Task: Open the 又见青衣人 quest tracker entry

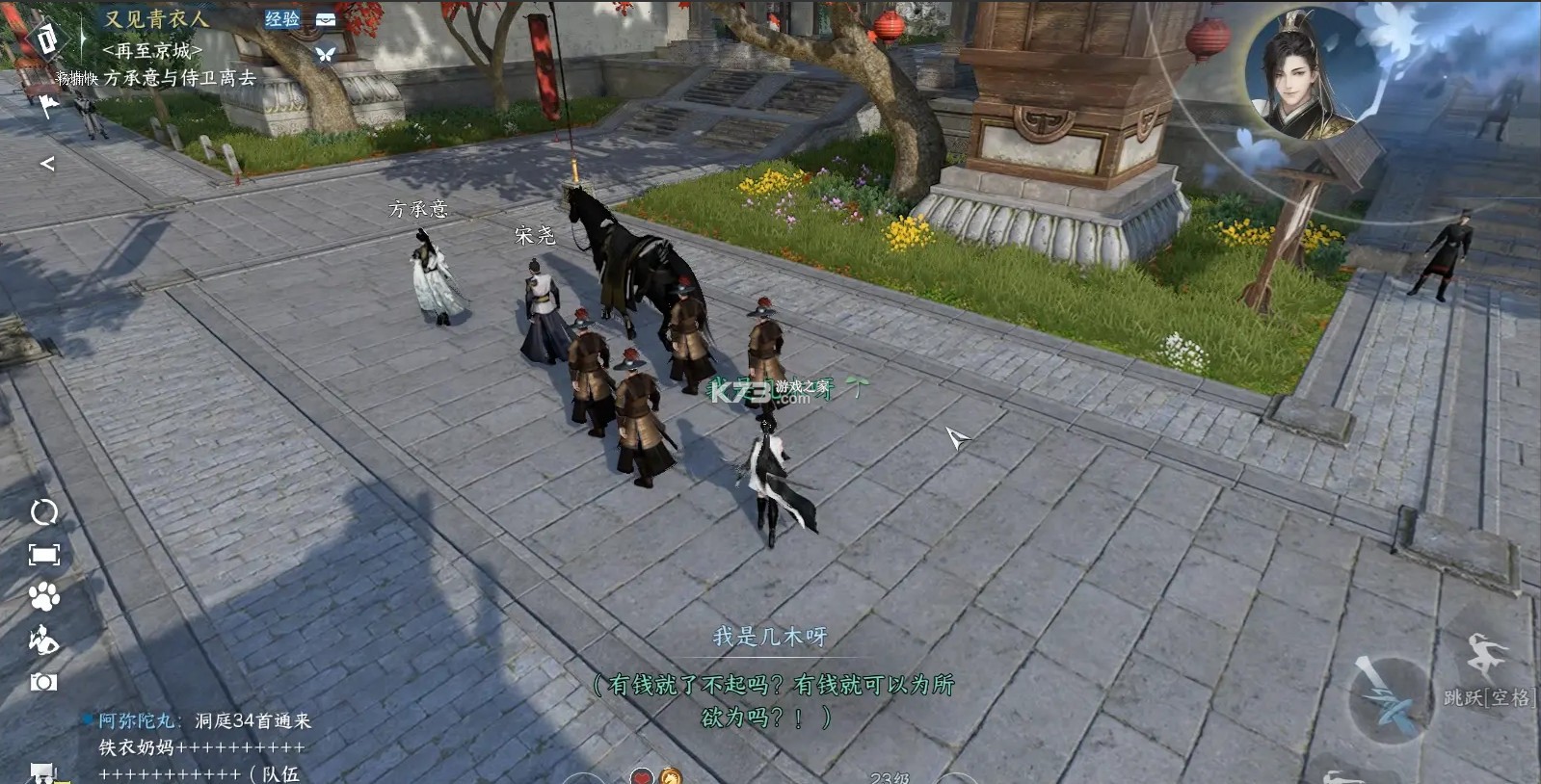Action: [x=156, y=19]
